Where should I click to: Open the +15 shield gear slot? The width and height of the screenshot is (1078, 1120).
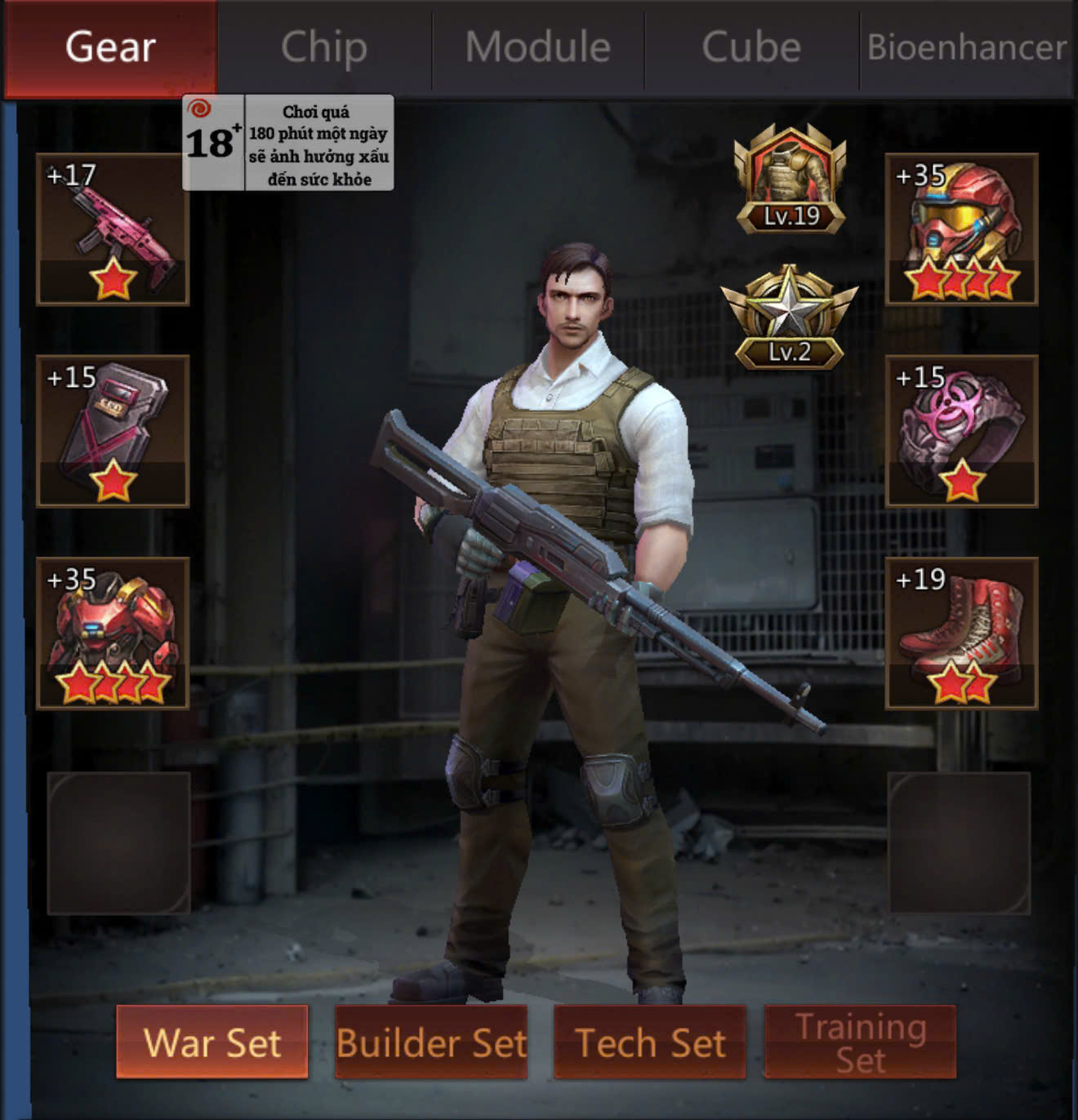pos(114,431)
